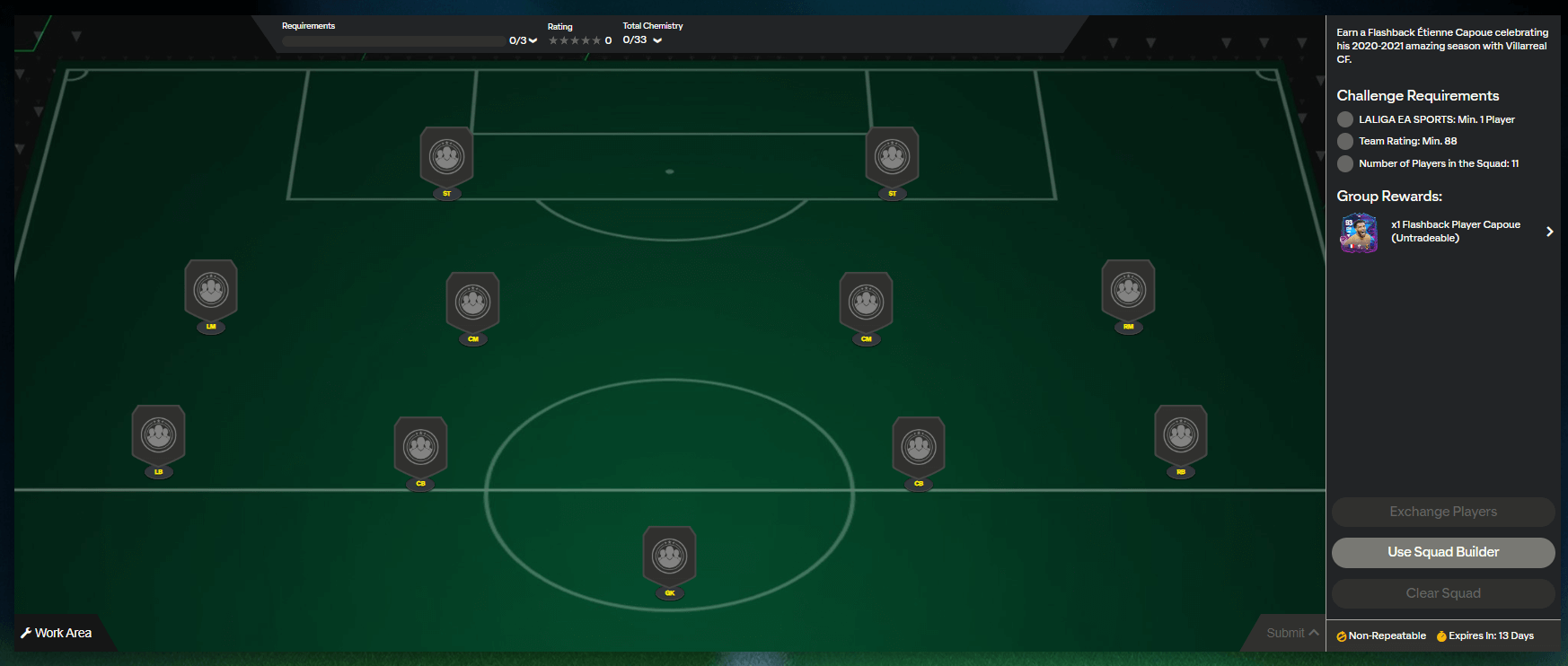
Task: Open the Flashback Capoue reward card
Action: 1359,232
